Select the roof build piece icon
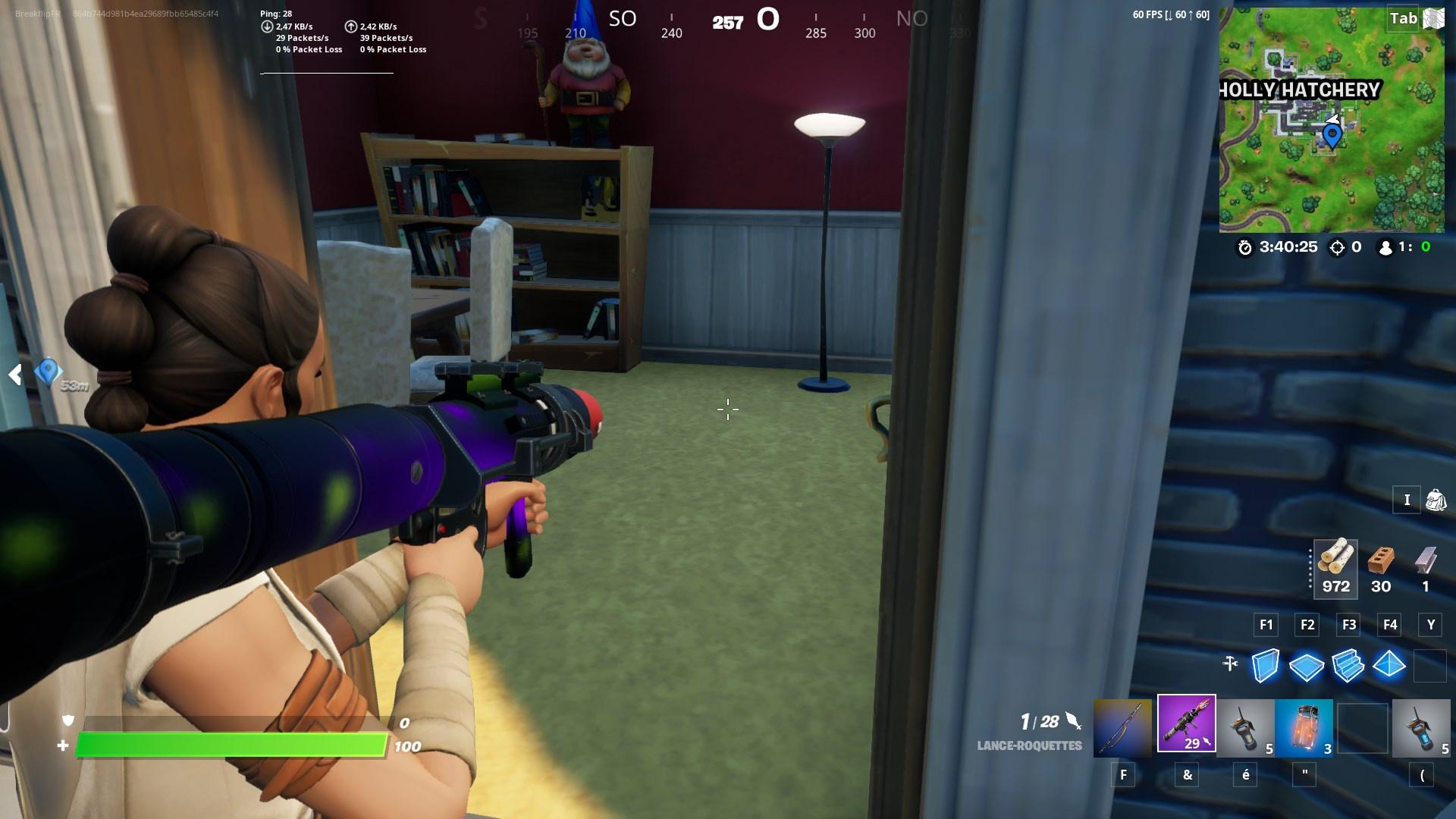This screenshot has width=1456, height=819. pos(1388,666)
